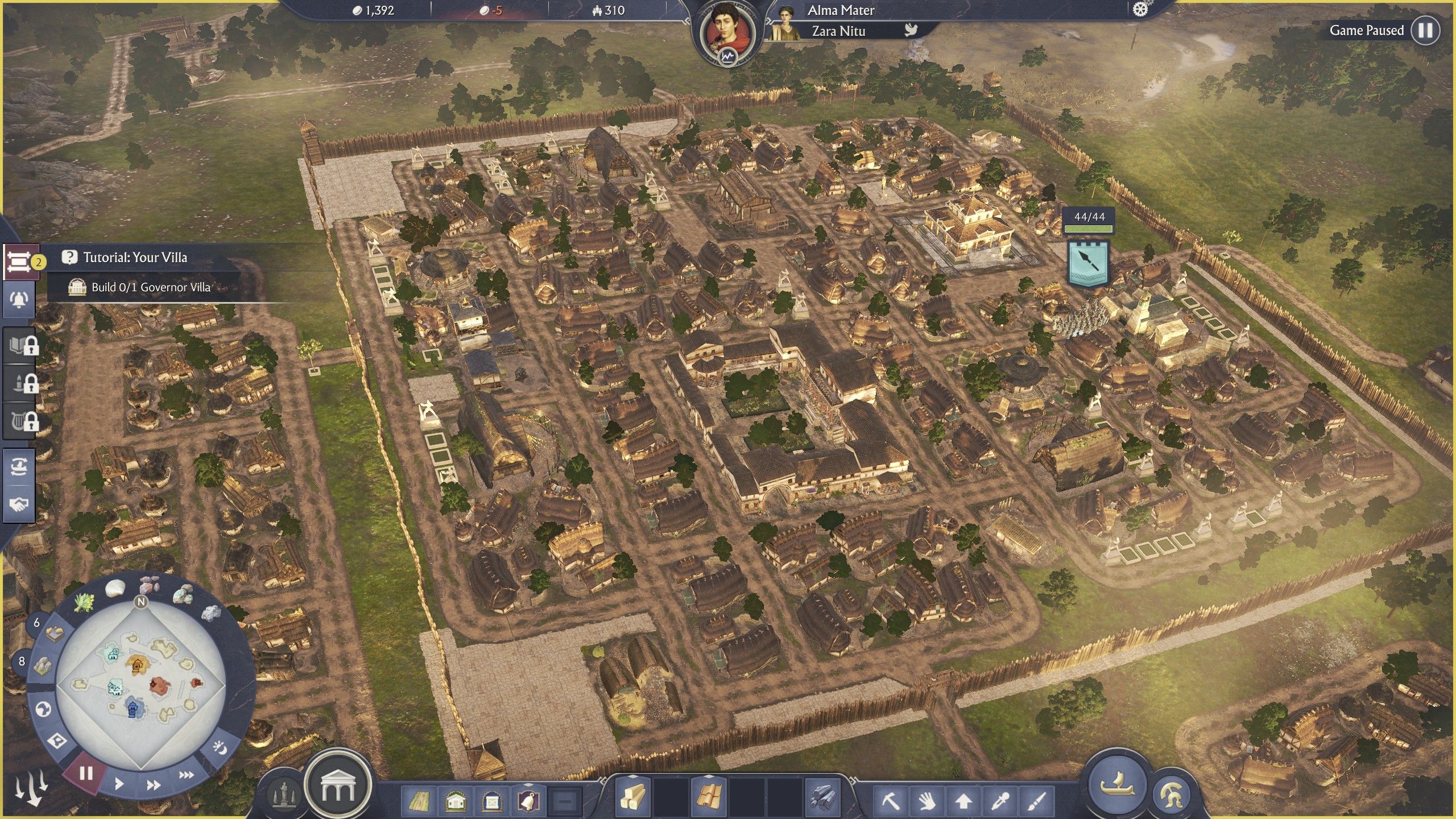Open the handshake diplomacy panel
The width and height of the screenshot is (1456, 819).
[19, 504]
